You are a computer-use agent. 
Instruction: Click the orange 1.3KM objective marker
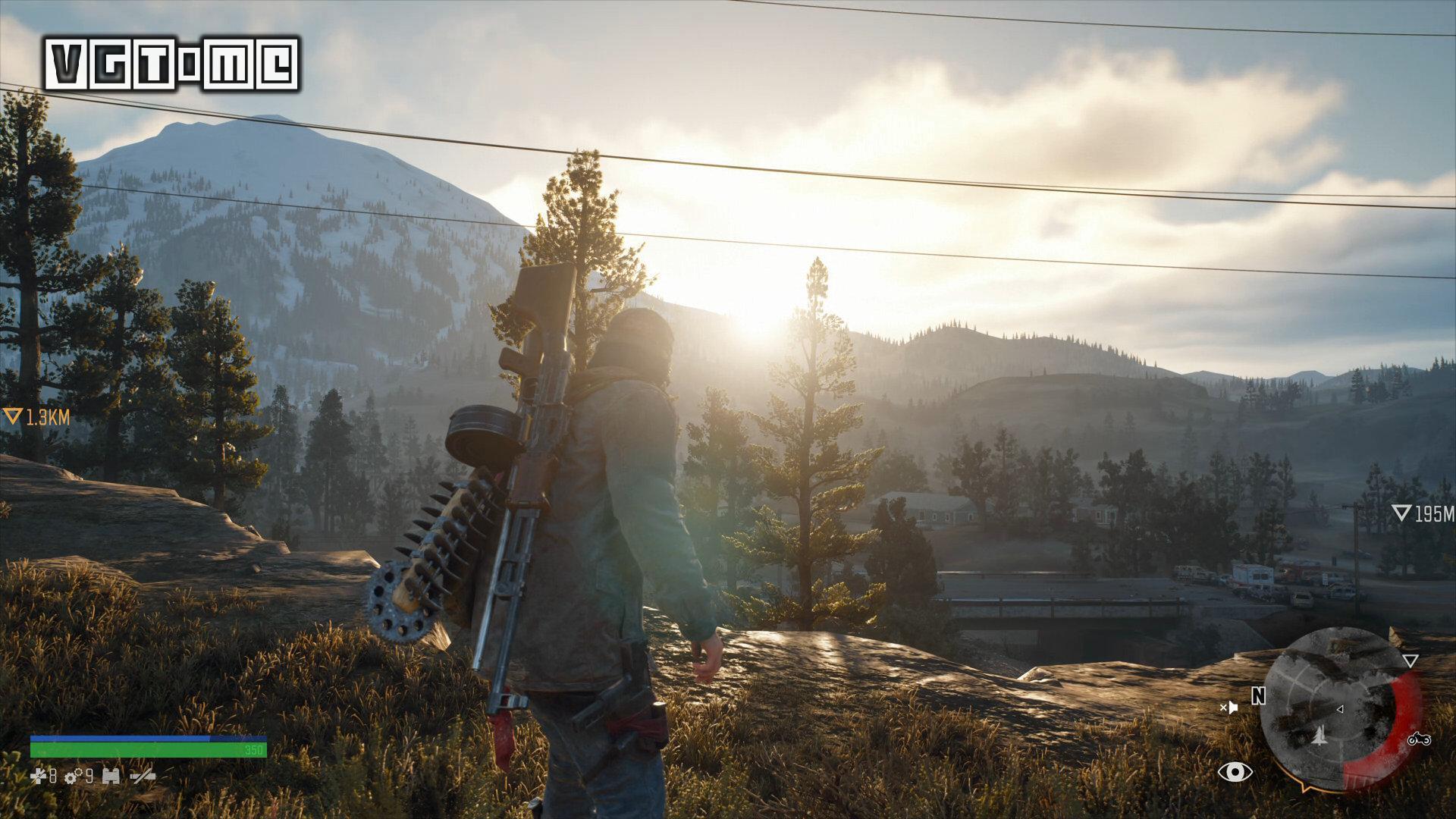point(36,416)
